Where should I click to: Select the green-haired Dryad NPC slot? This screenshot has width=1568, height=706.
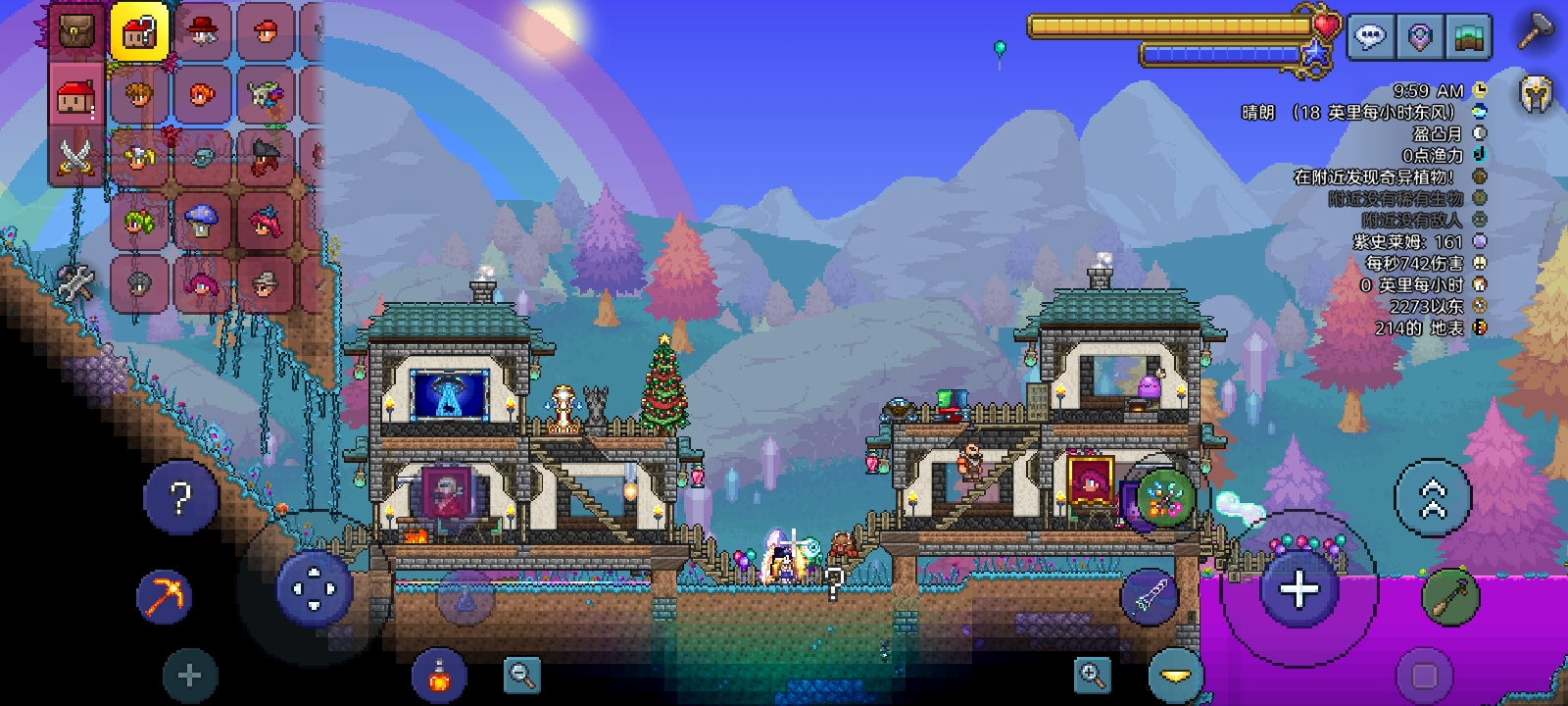[139, 222]
